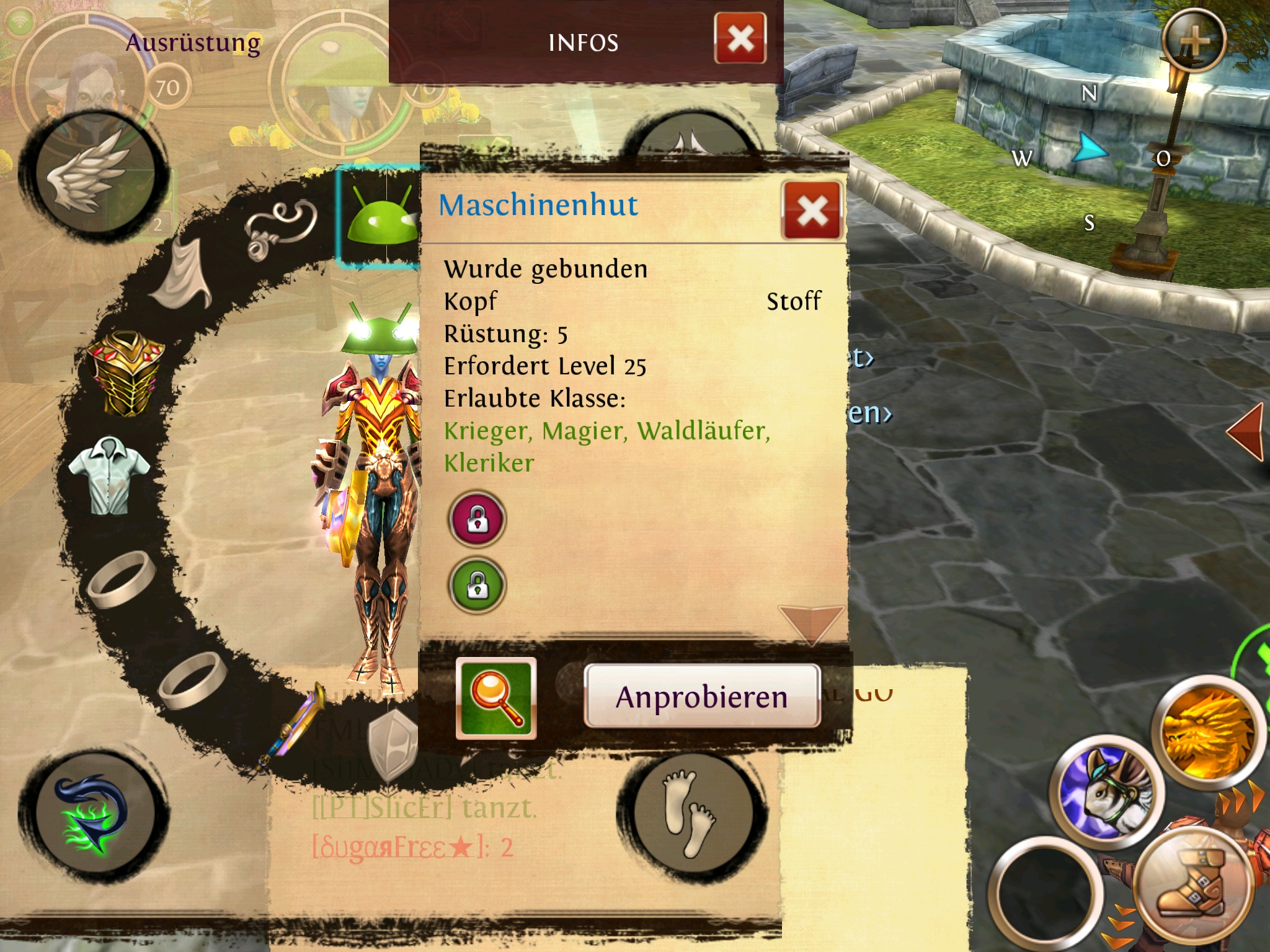Tap the footprints button
The width and height of the screenshot is (1270, 952).
click(689, 813)
